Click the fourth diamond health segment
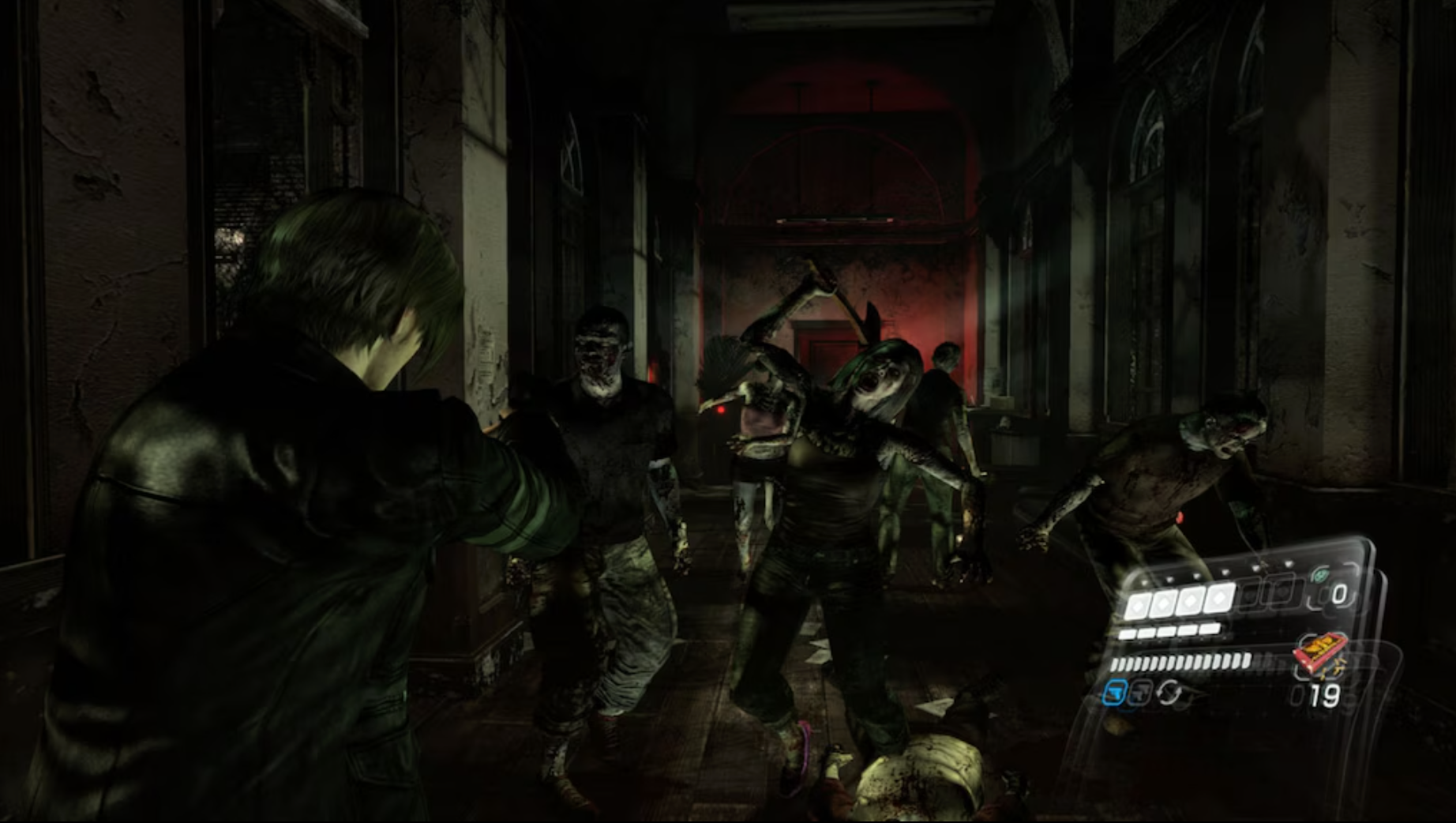Viewport: 1456px width, 823px height. coord(1217,599)
